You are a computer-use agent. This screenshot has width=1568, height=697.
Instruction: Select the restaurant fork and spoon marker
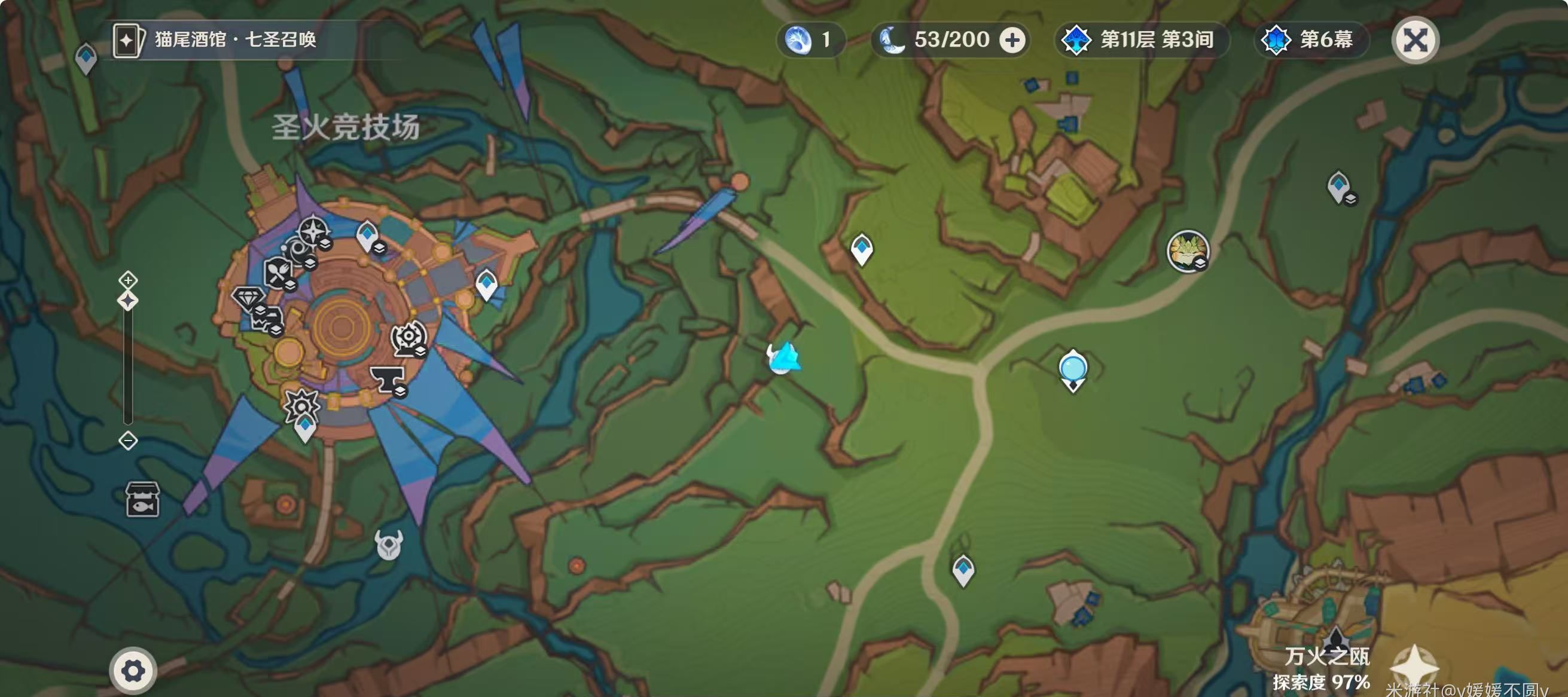[x=277, y=272]
